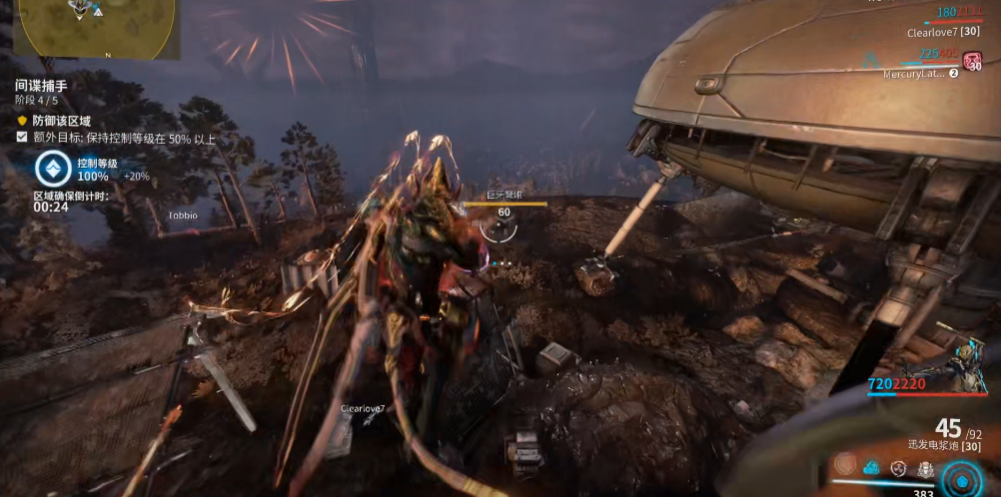Viewport: 1001px width, 497px height.
Task: Activate the blue cloud-shaped ability icon
Action: pyautogui.click(x=872, y=466)
